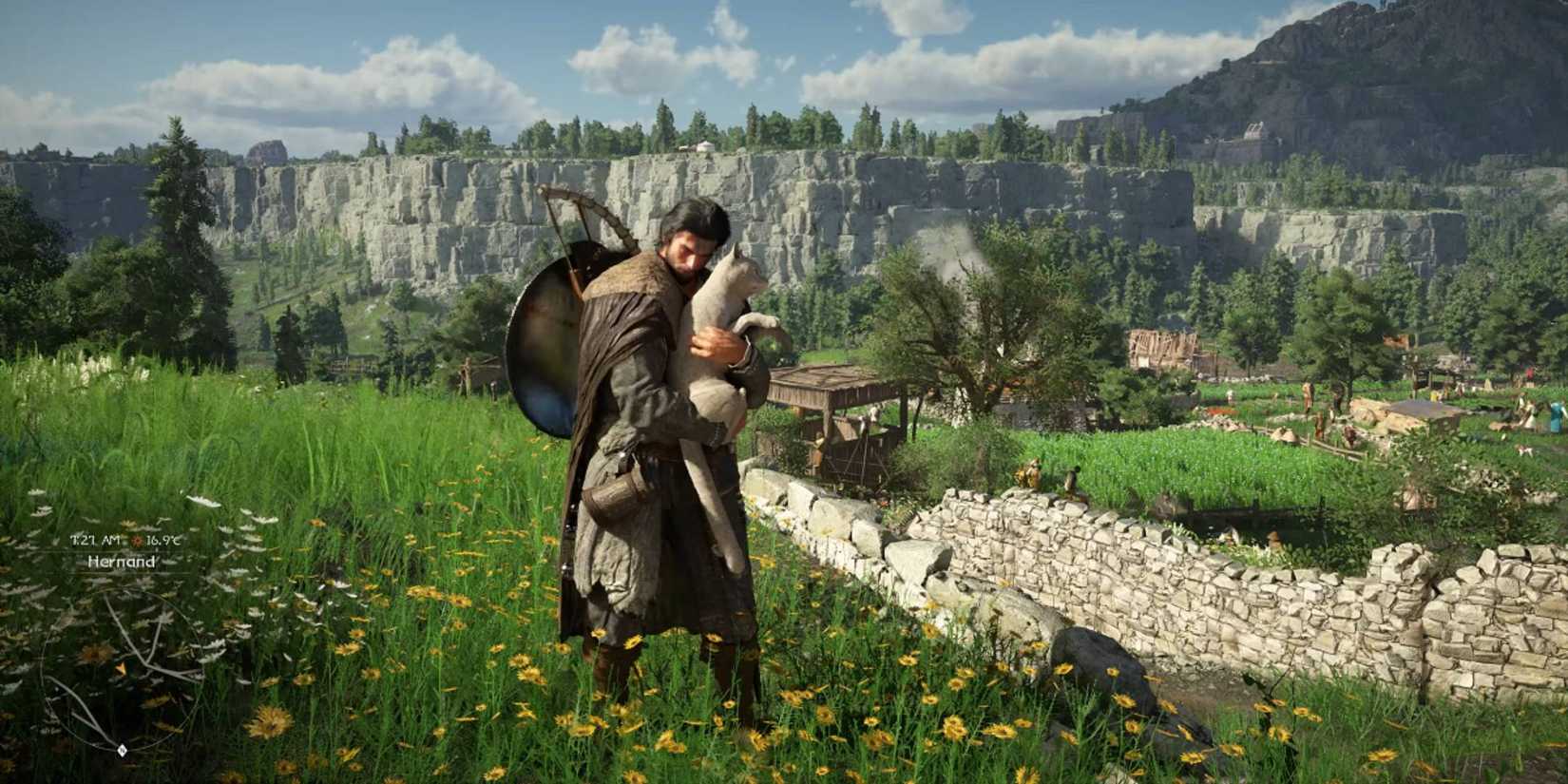Expand the time and temperature panel
This screenshot has height=784, width=1568.
[128, 541]
